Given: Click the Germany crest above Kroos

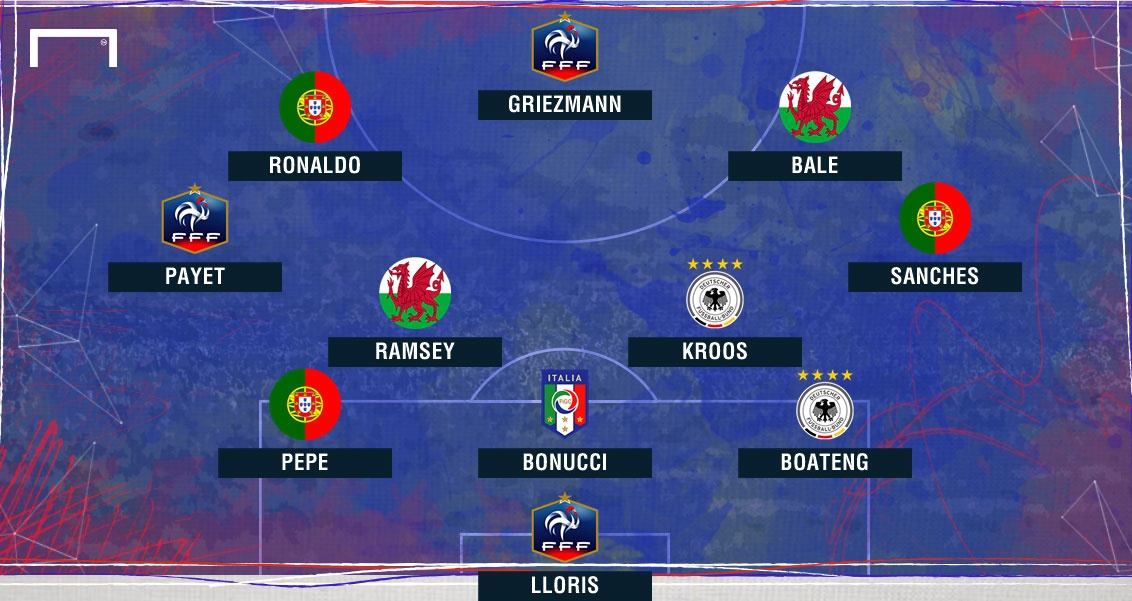Looking at the screenshot, I should [715, 296].
